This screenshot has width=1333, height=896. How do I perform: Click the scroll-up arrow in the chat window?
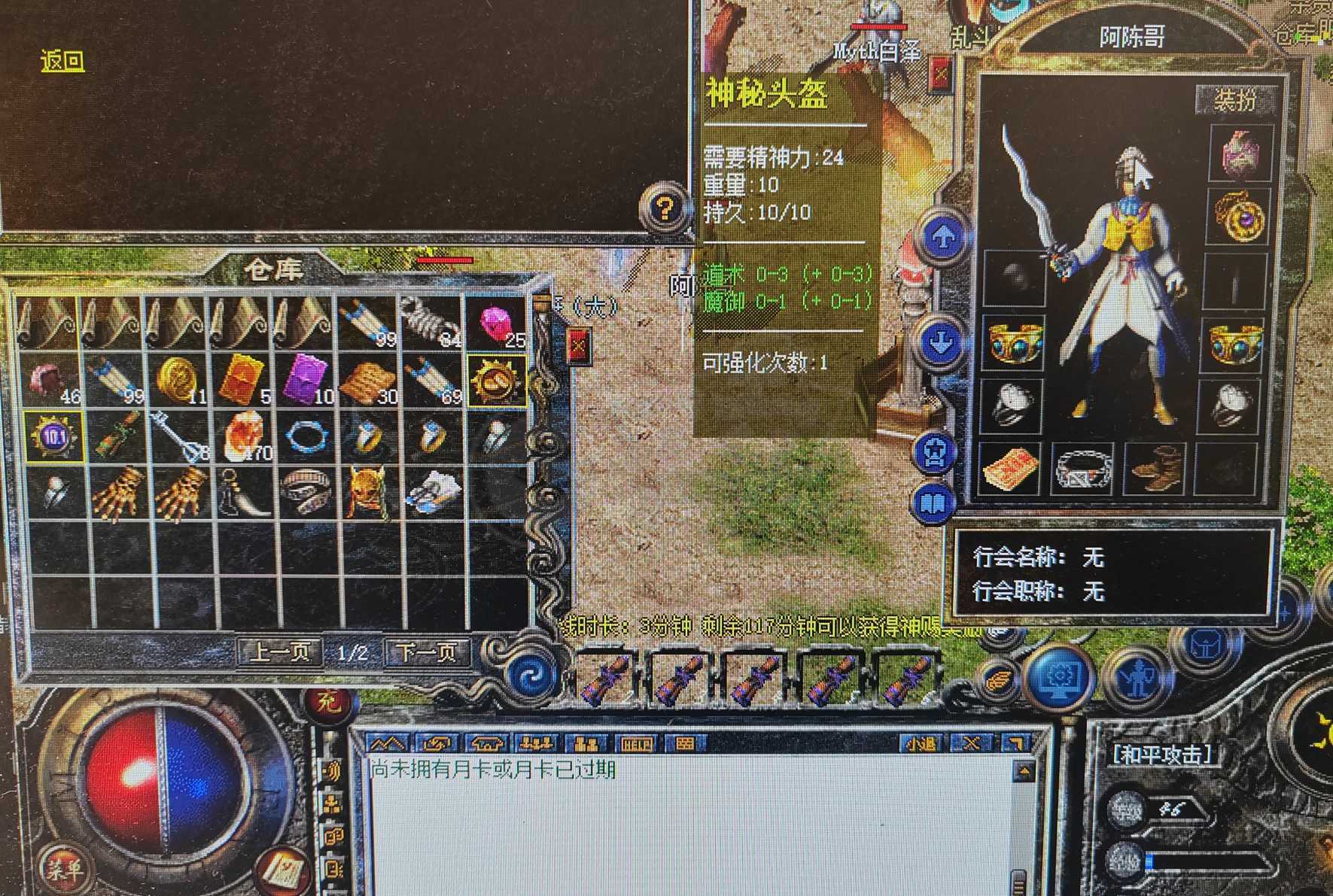(1023, 770)
